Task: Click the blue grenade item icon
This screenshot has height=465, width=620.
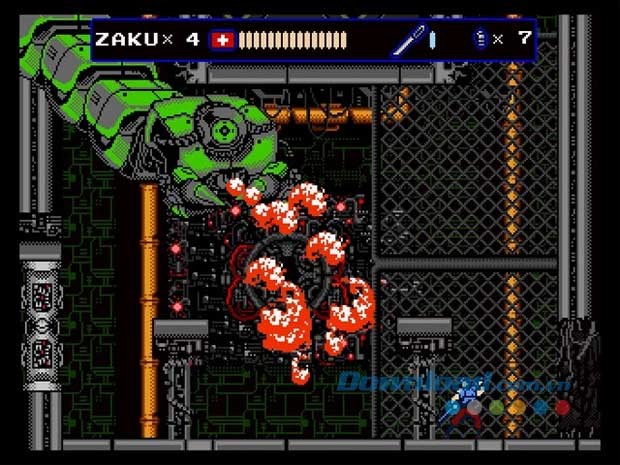Action: [481, 40]
